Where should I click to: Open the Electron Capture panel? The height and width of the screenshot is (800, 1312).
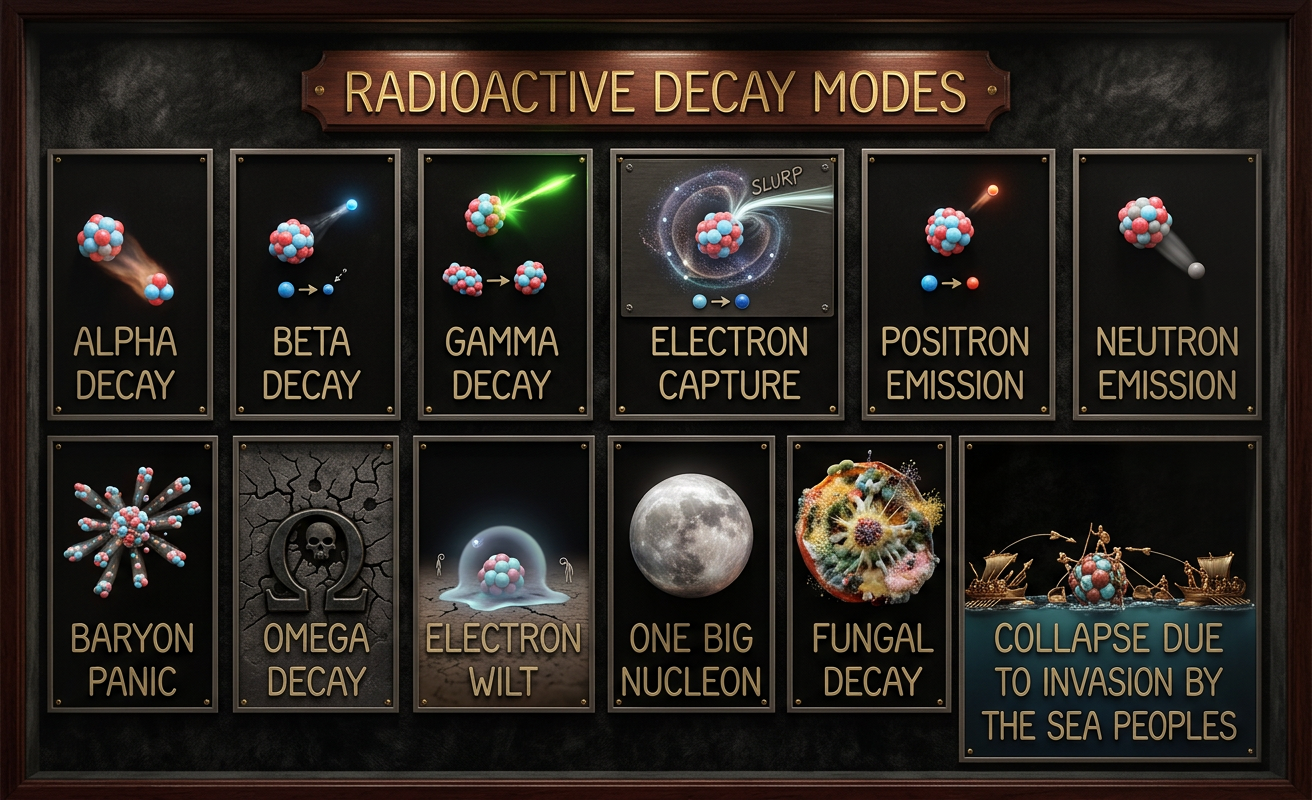(x=727, y=283)
